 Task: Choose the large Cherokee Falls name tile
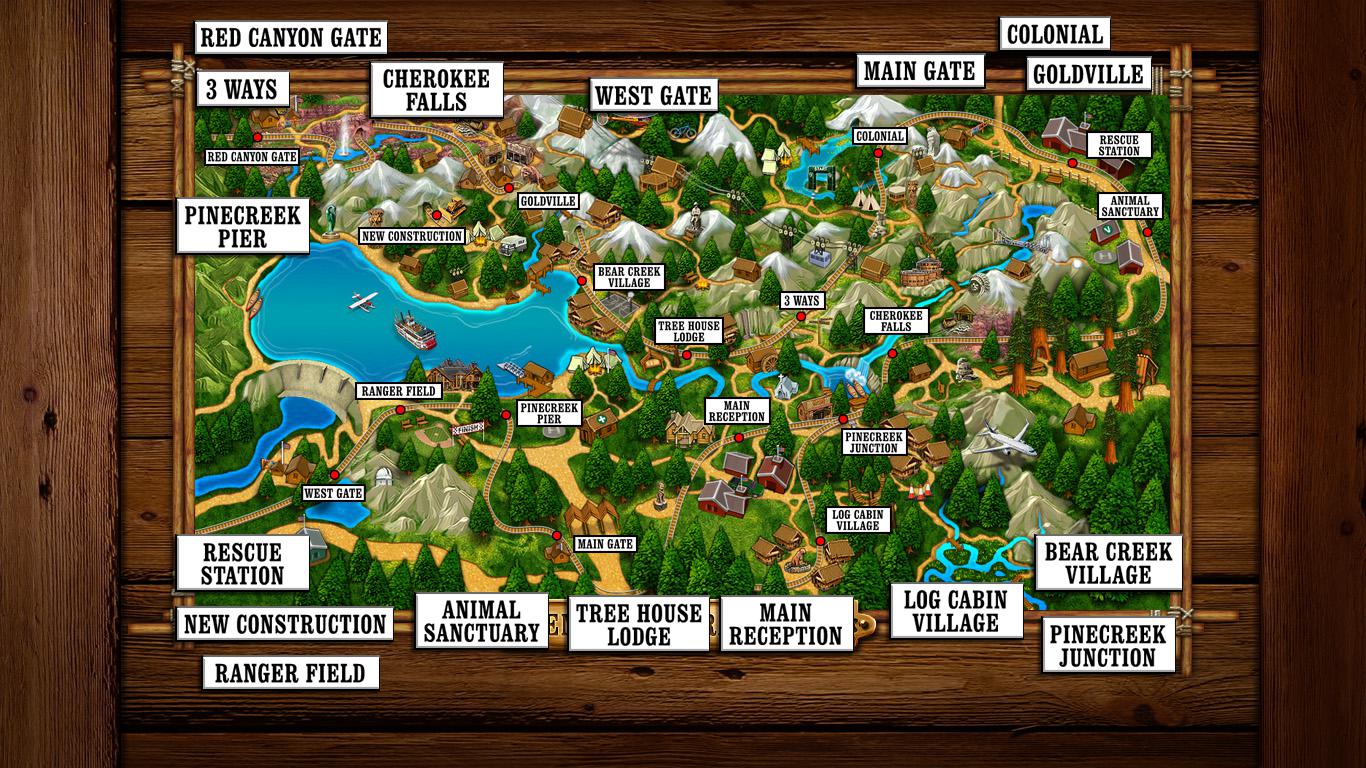pos(436,90)
